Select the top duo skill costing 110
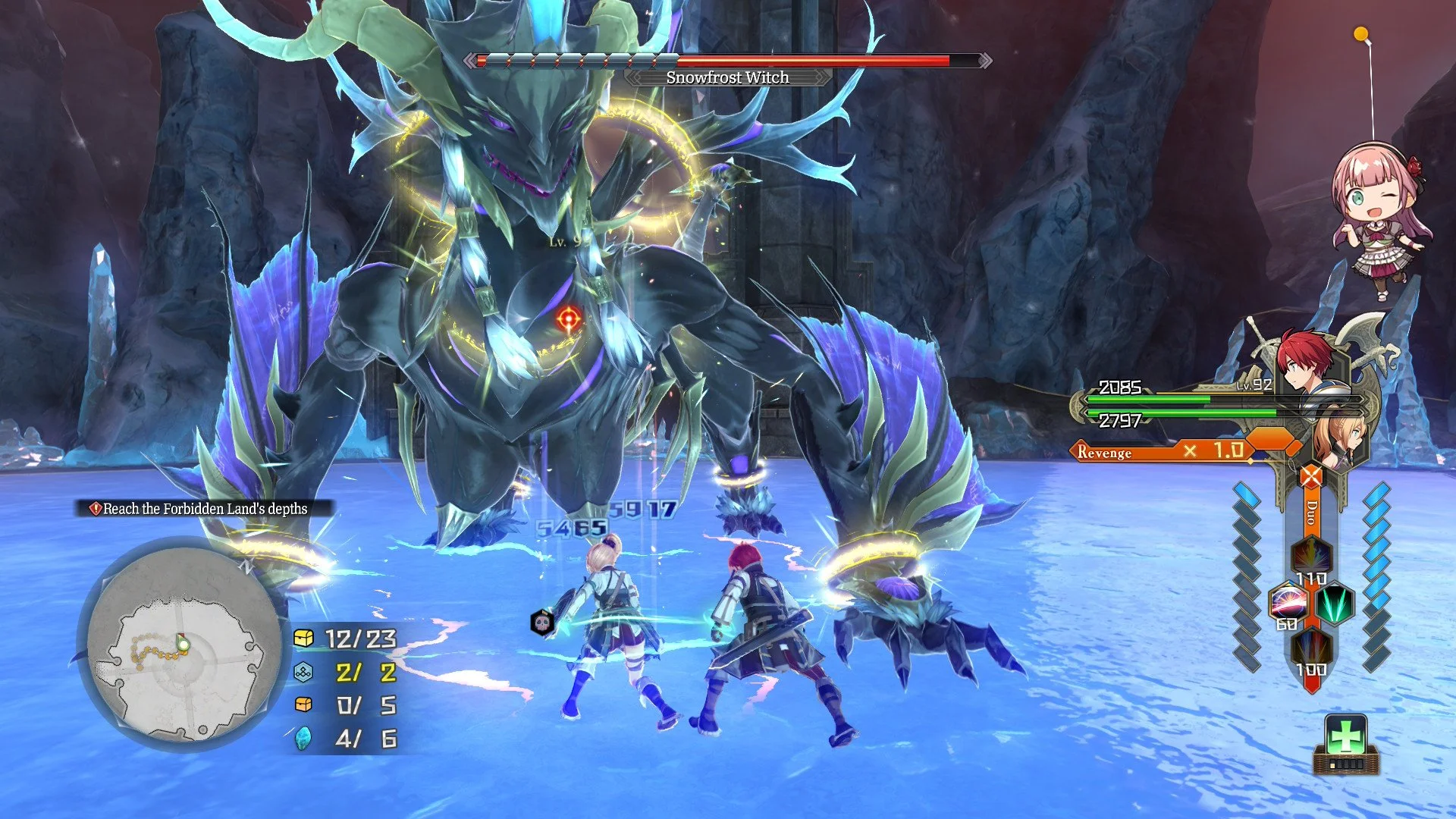This screenshot has width=1456, height=819. 1310,557
